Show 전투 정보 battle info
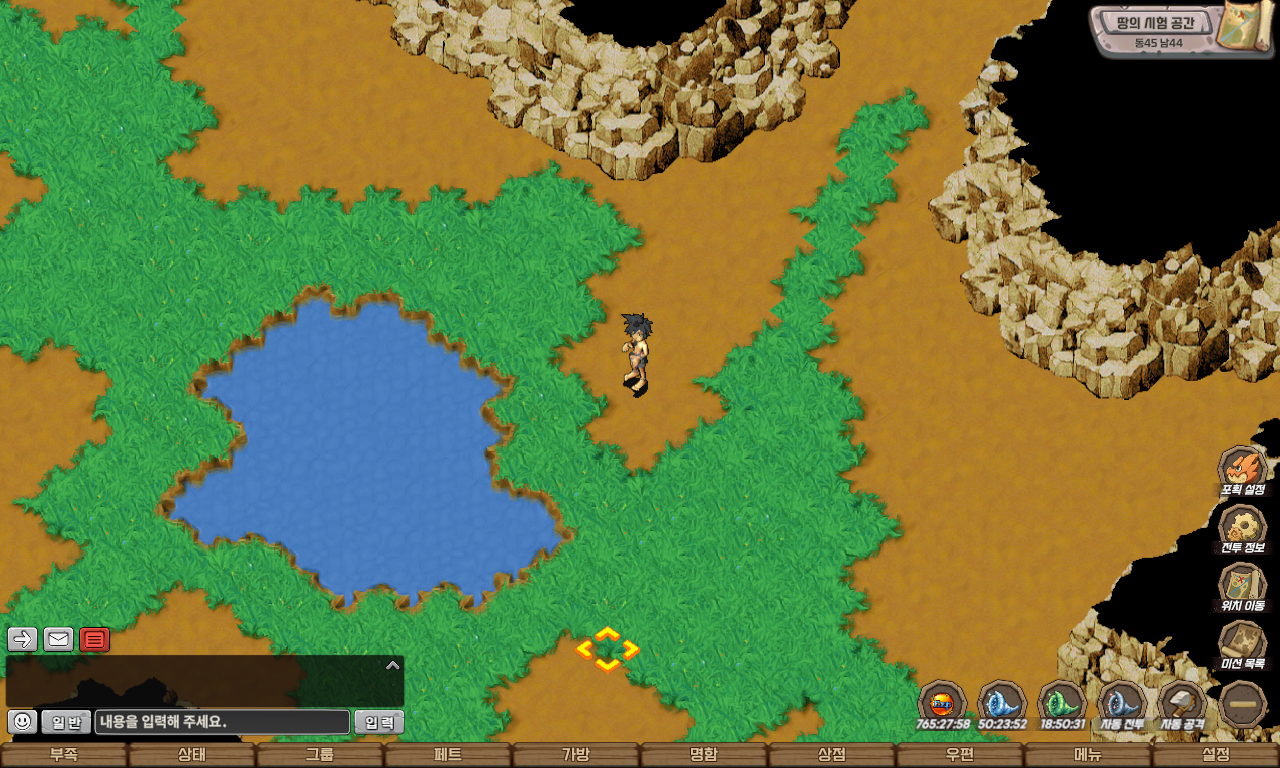1280x768 pixels. coord(1242,528)
